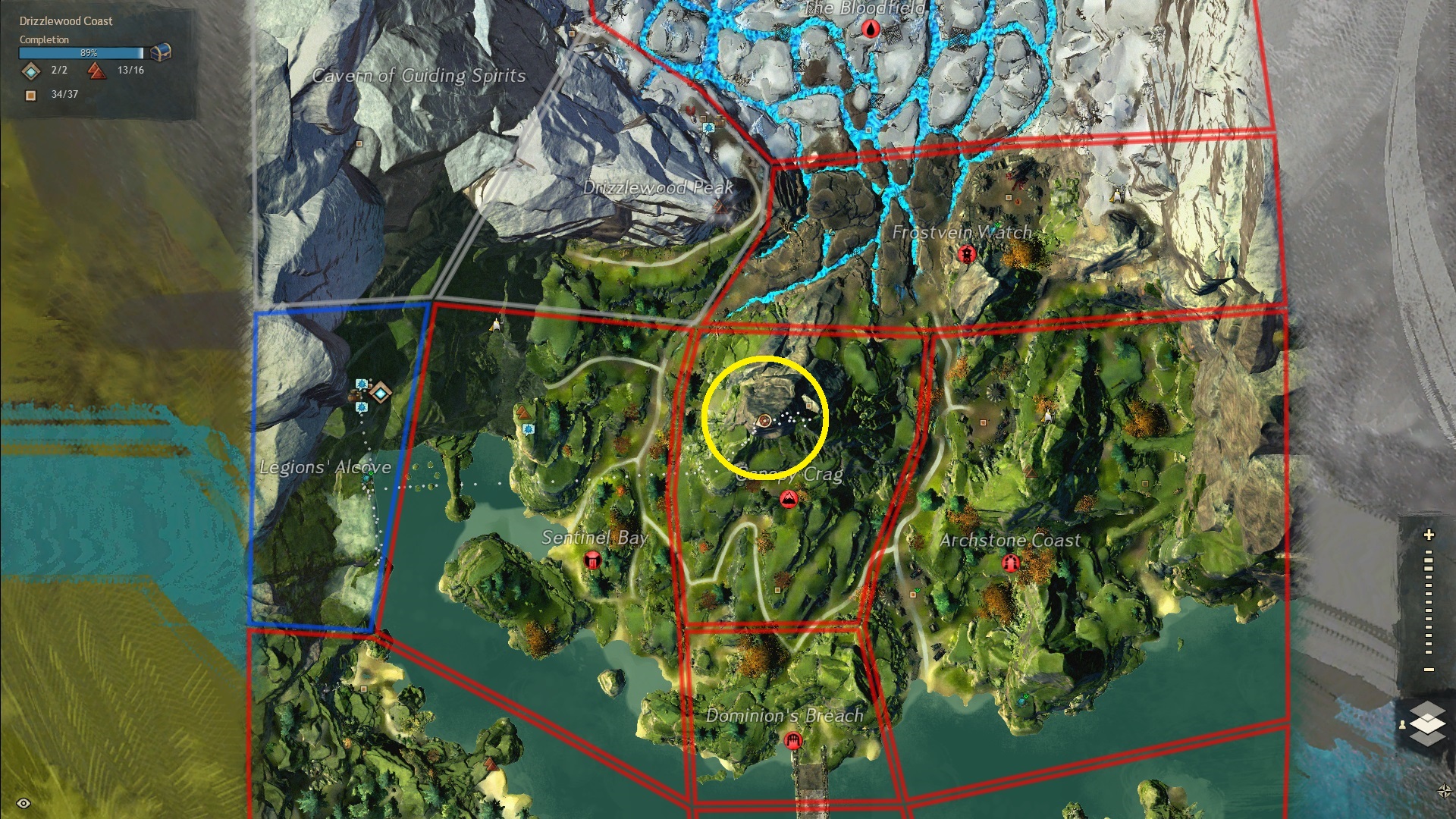This screenshot has height=819, width=1456.
Task: Click the compass rose icon
Action: [1444, 792]
